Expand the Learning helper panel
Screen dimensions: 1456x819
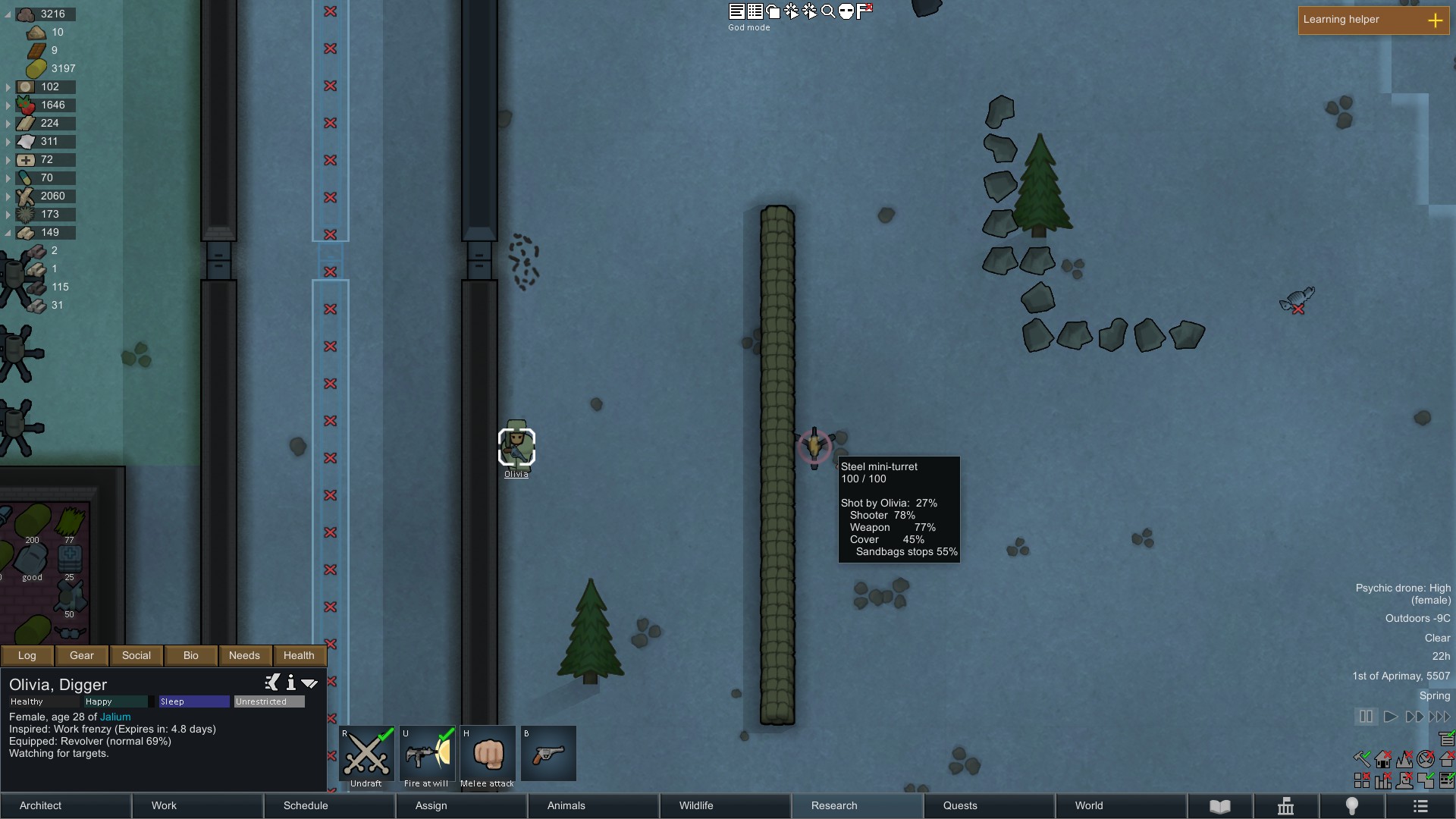1435,20
